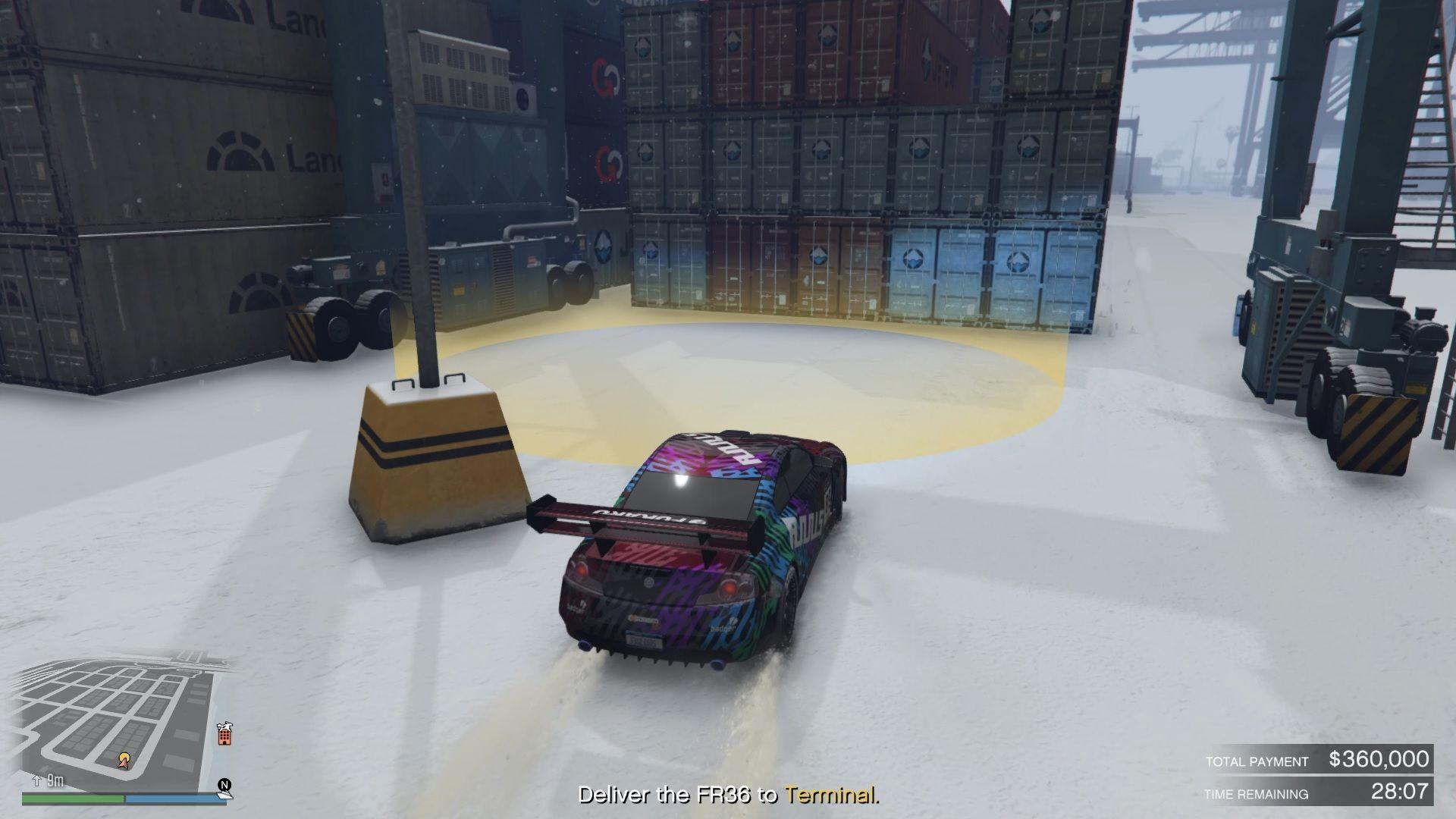Image resolution: width=1456 pixels, height=819 pixels.
Task: Click the white paper airplane icon near the compass
Action: tap(225, 796)
